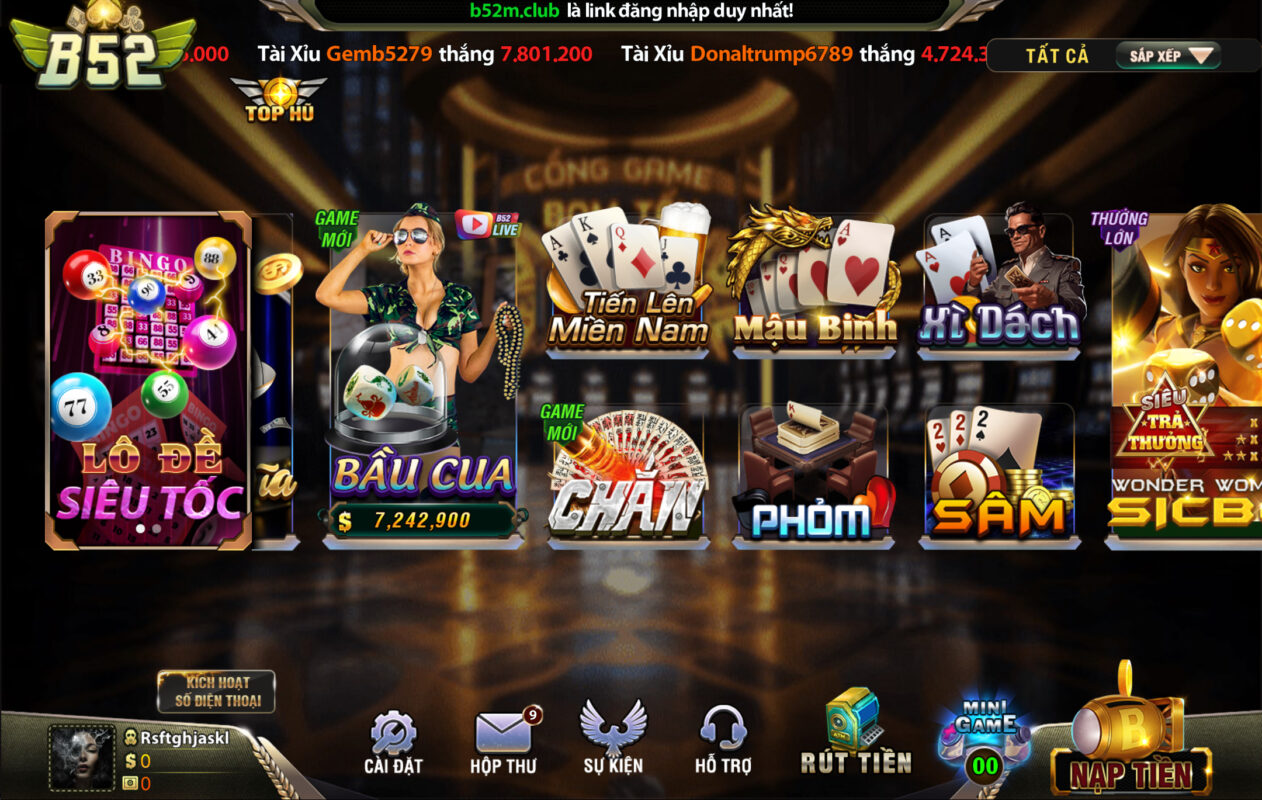Viewport: 1262px width, 800px height.
Task: Open the Rsftghjaskl player avatar profile
Action: [82, 757]
